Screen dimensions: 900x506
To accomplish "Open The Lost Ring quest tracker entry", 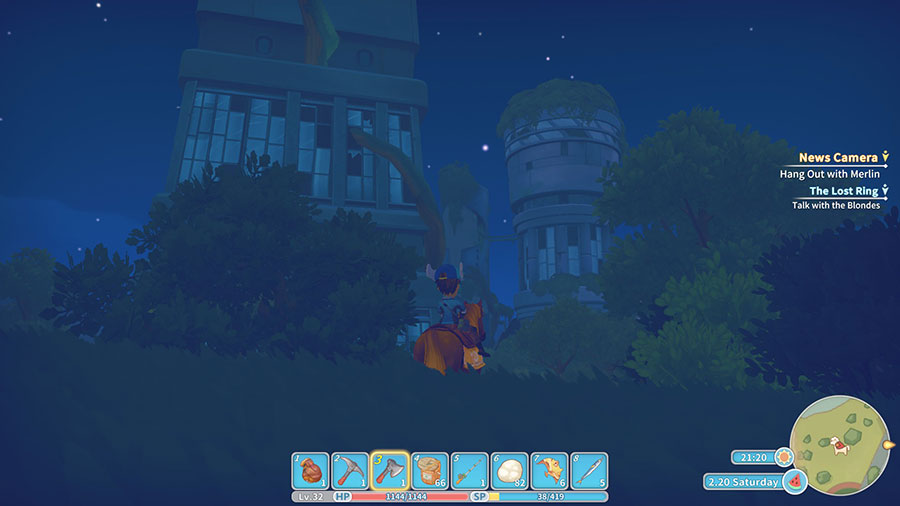I will click(x=844, y=190).
